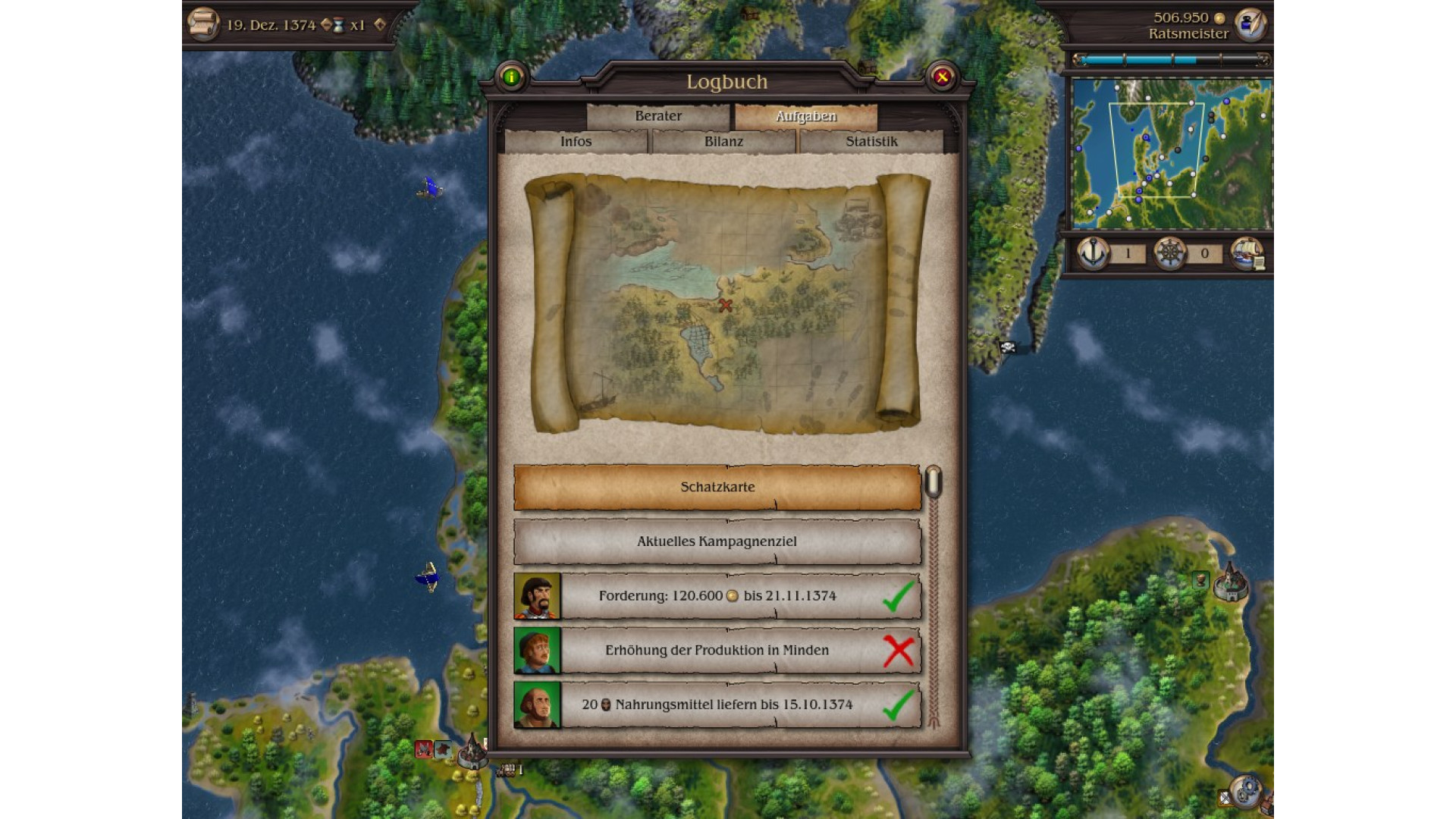The height and width of the screenshot is (819, 1456).
Task: Open the quill icon beside Ratsmeister
Action: point(1250,24)
